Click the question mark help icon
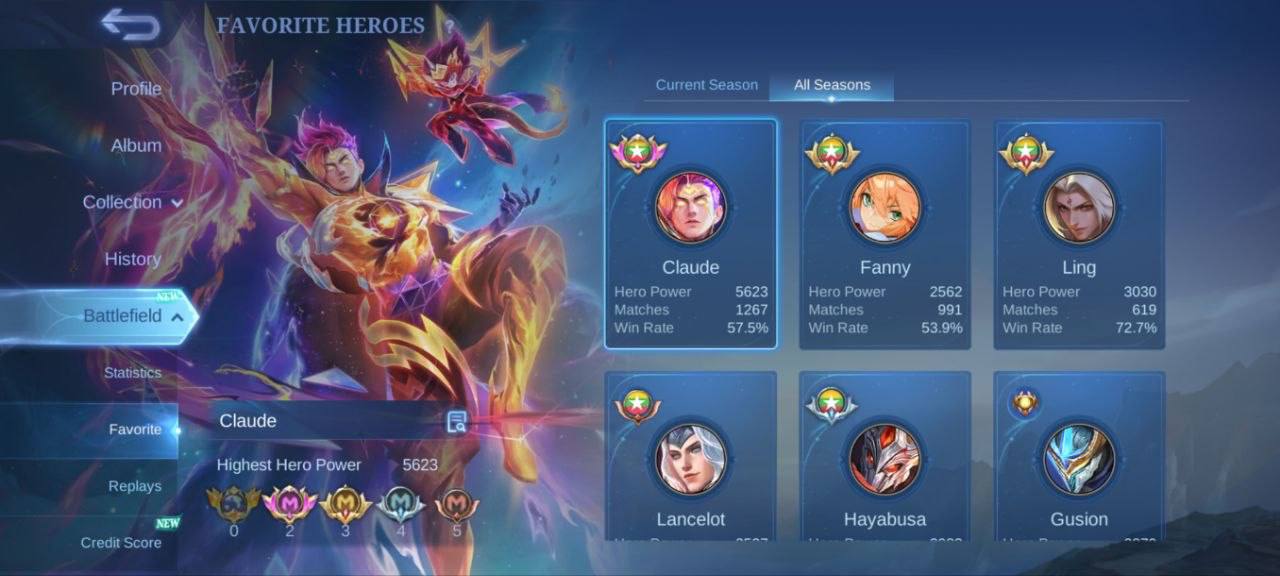Viewport: 1280px width, 576px height. [450, 26]
